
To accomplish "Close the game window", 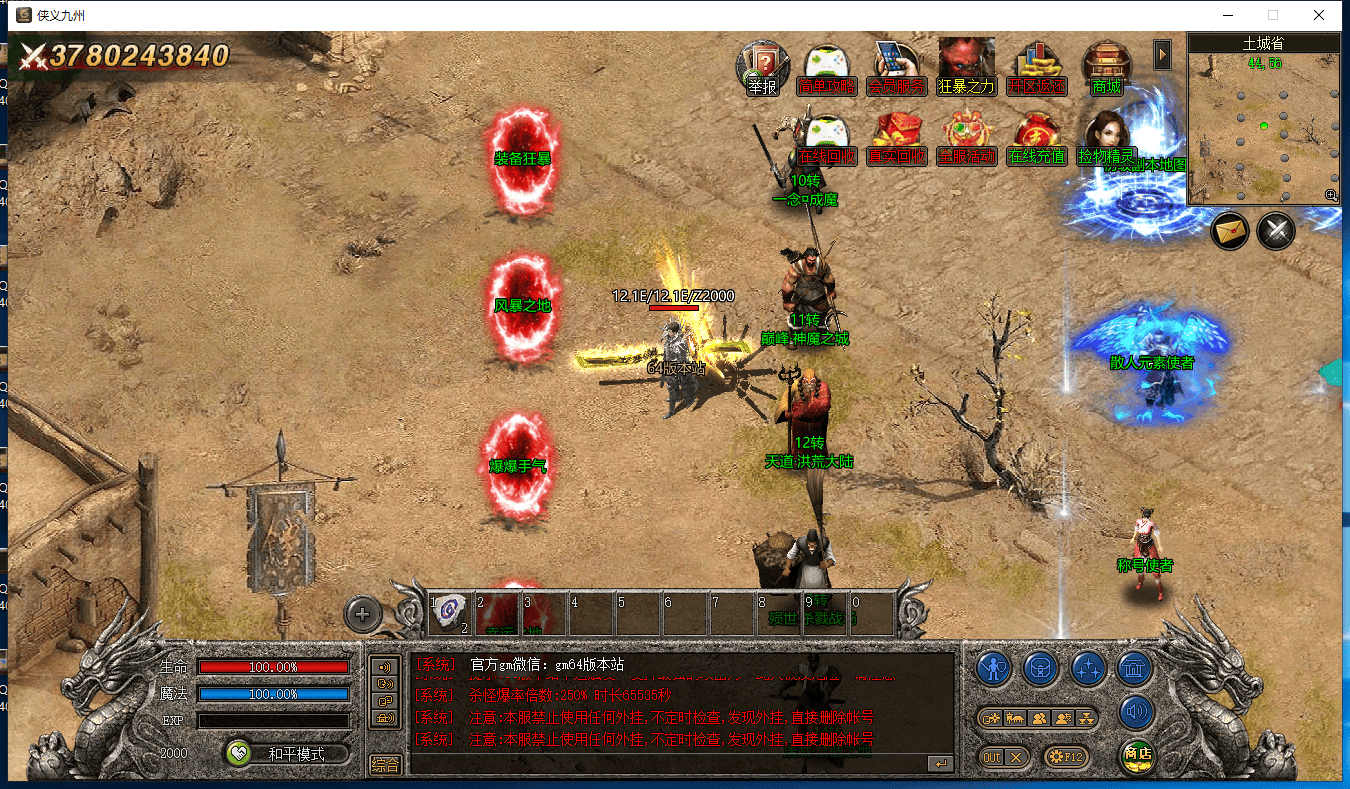I will pos(1319,15).
